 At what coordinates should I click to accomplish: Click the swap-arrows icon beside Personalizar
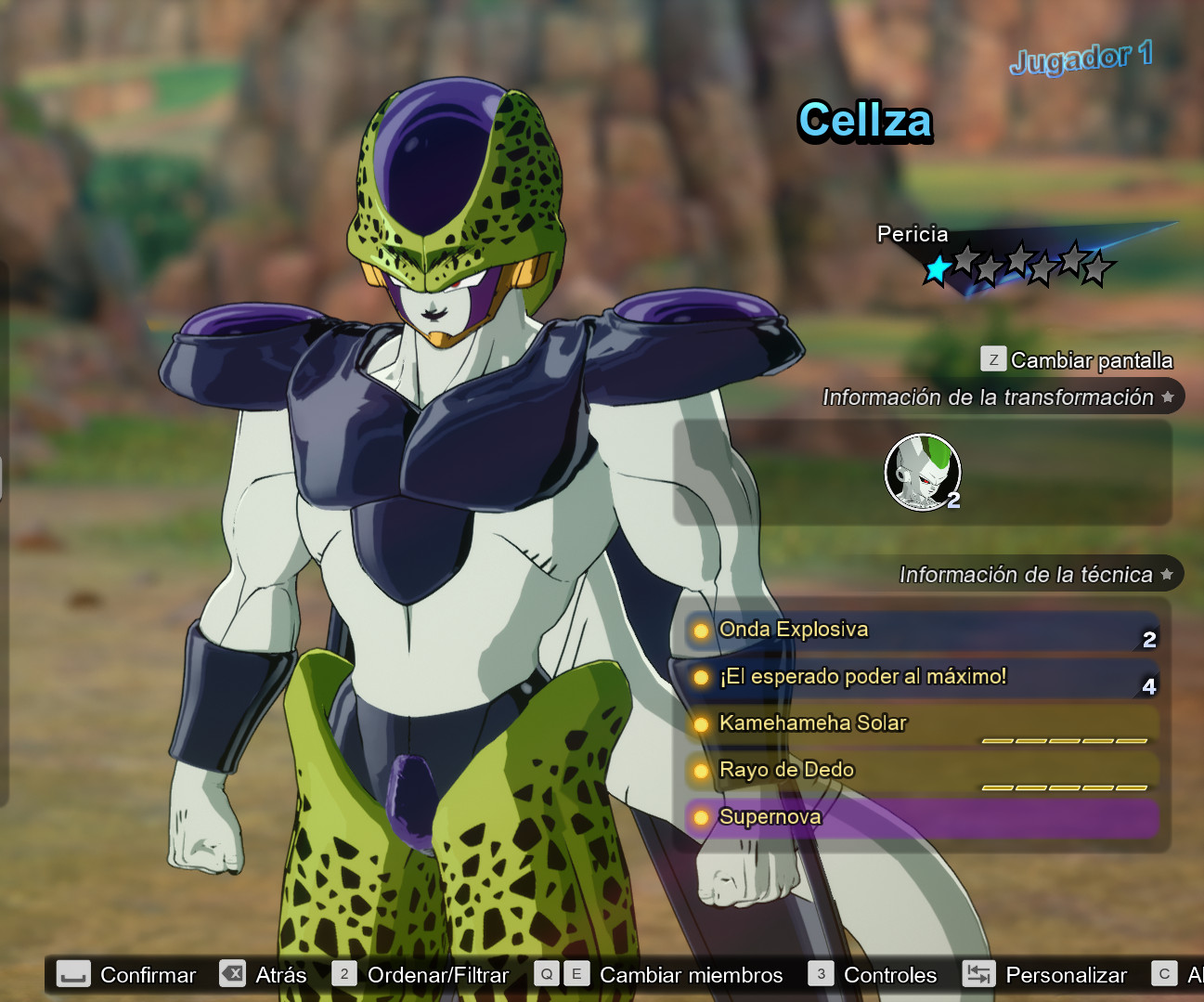coord(977,974)
